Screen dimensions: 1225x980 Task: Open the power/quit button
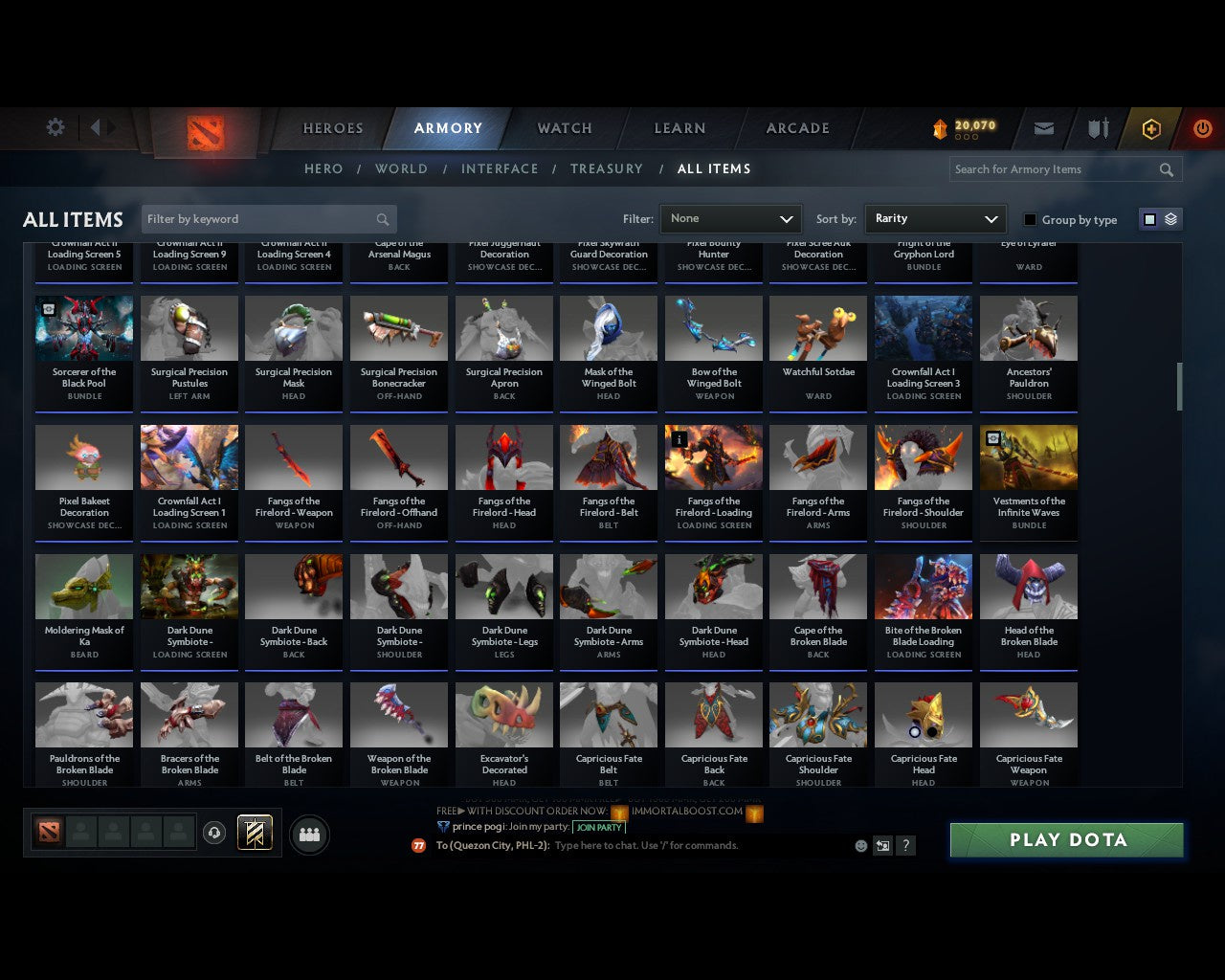click(1202, 128)
